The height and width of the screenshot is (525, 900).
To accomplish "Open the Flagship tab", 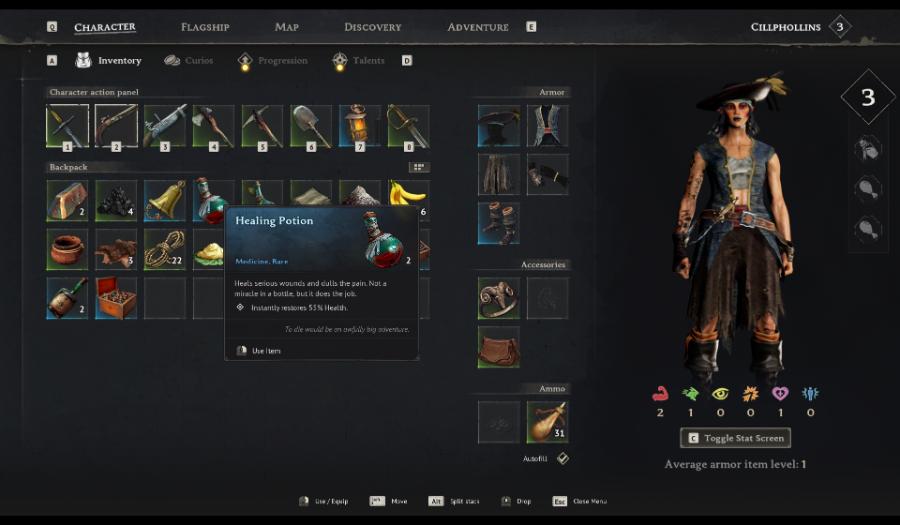I will pos(205,27).
